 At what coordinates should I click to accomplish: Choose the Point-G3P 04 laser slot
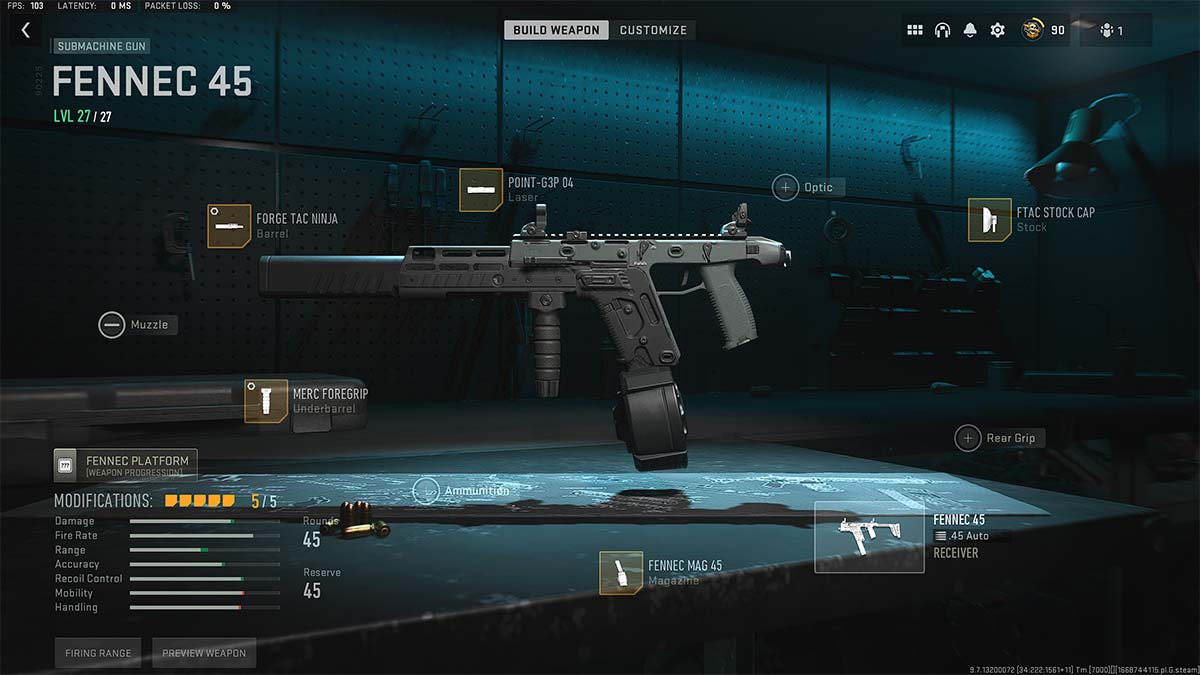(480, 190)
